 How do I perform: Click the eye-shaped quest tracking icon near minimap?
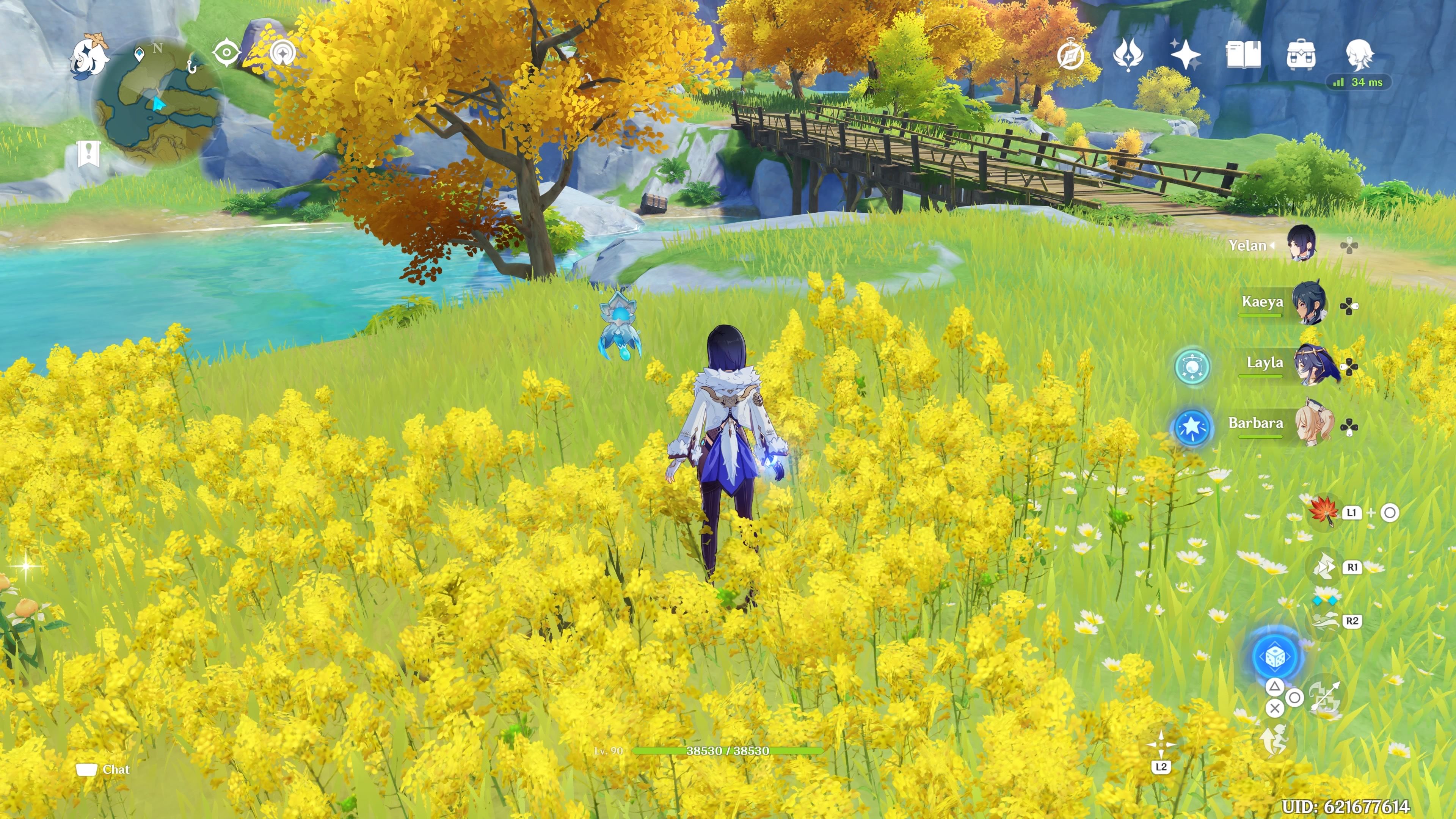point(226,52)
